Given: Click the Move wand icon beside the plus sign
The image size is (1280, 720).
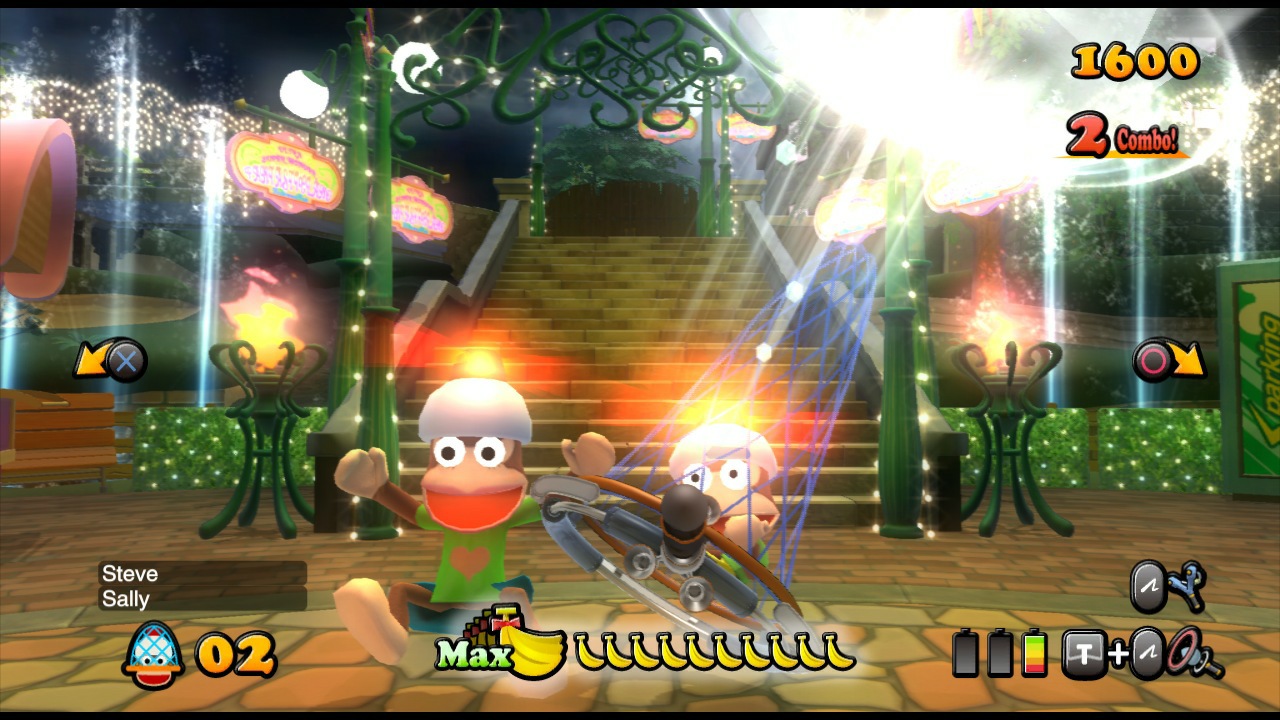Looking at the screenshot, I should click(x=1146, y=654).
